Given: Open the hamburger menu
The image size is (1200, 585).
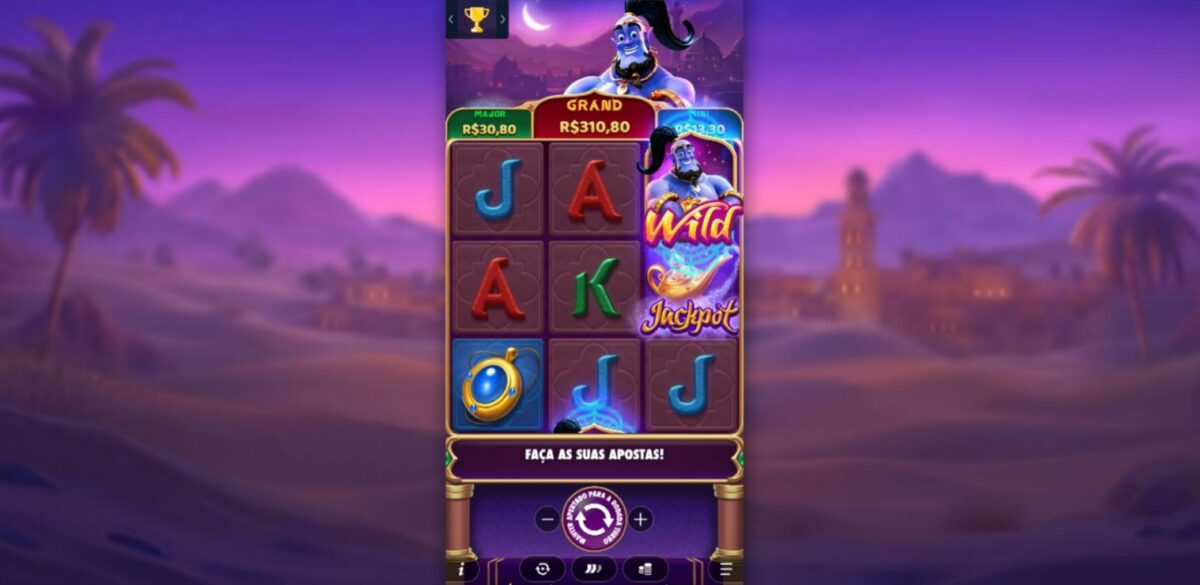Looking at the screenshot, I should (x=727, y=570).
